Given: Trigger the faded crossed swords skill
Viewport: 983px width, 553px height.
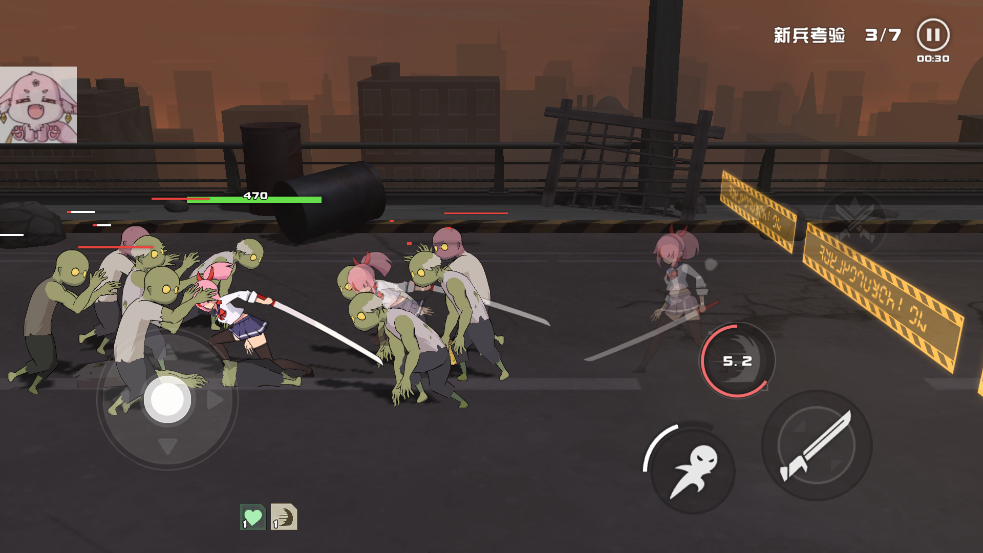Looking at the screenshot, I should point(853,224).
